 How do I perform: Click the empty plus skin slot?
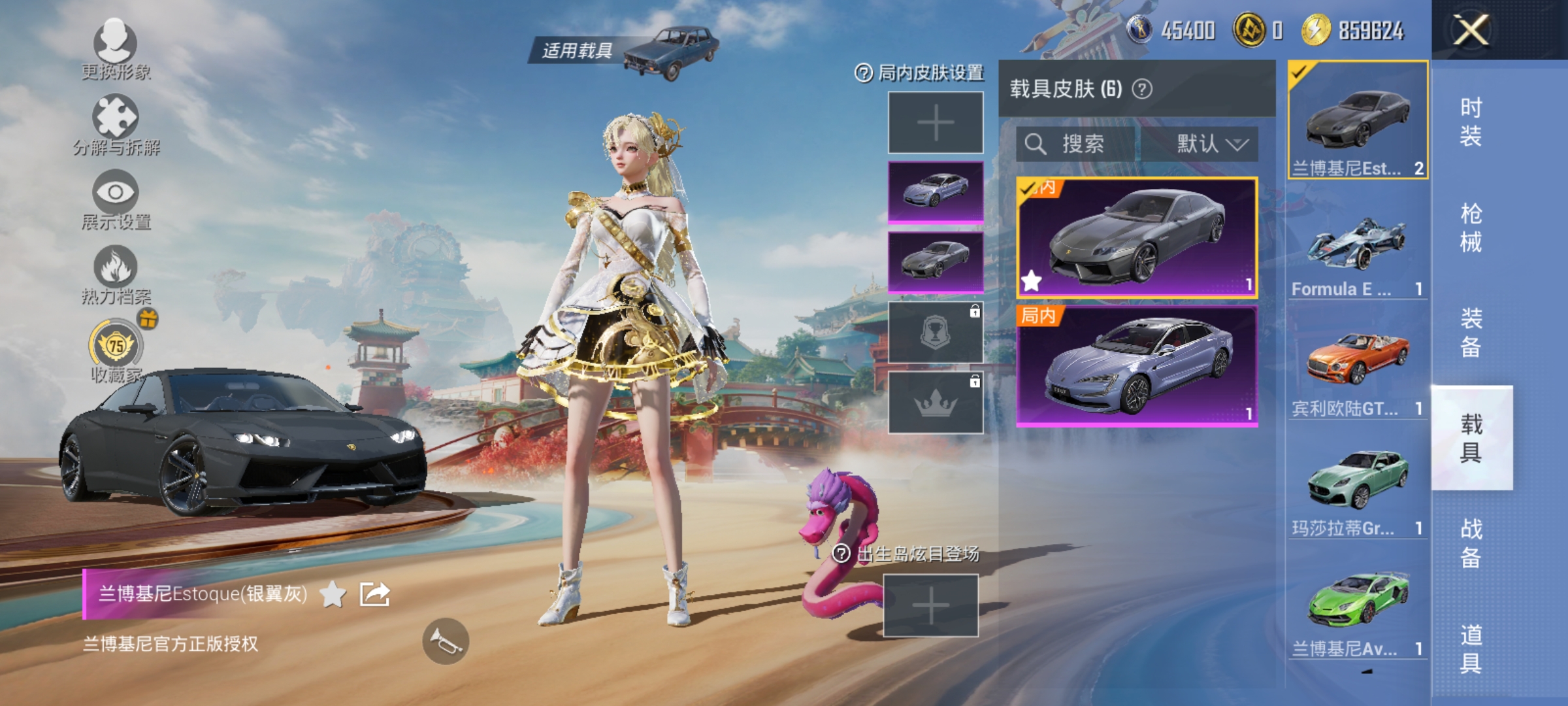coord(935,122)
